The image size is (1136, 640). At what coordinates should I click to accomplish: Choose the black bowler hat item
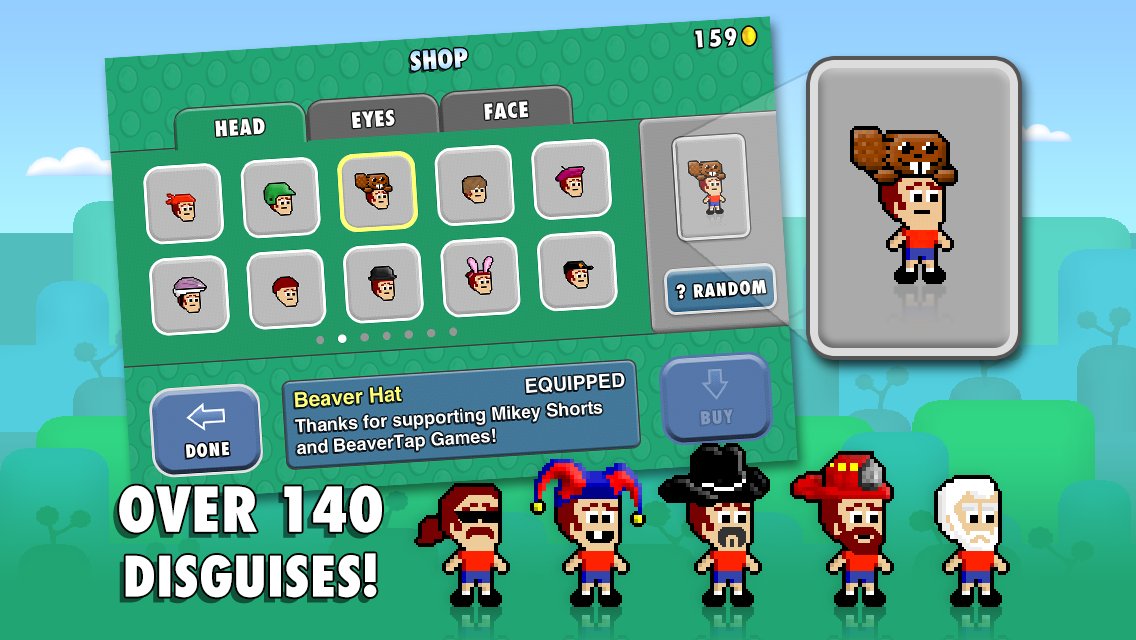pyautogui.click(x=382, y=282)
